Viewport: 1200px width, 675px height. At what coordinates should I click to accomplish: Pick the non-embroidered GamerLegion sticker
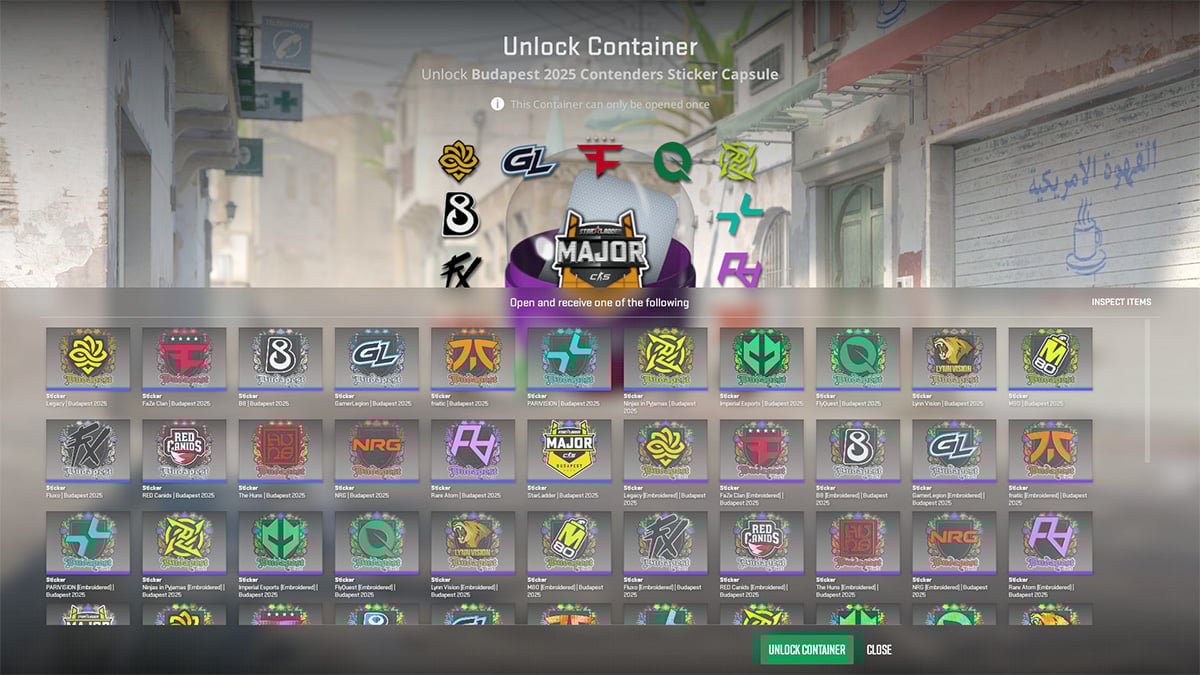point(376,359)
